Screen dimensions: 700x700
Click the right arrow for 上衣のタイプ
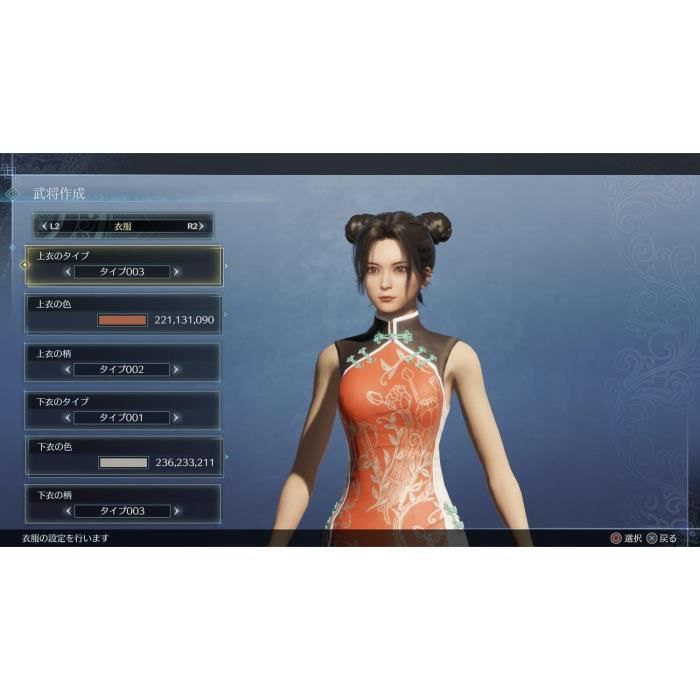[x=177, y=271]
